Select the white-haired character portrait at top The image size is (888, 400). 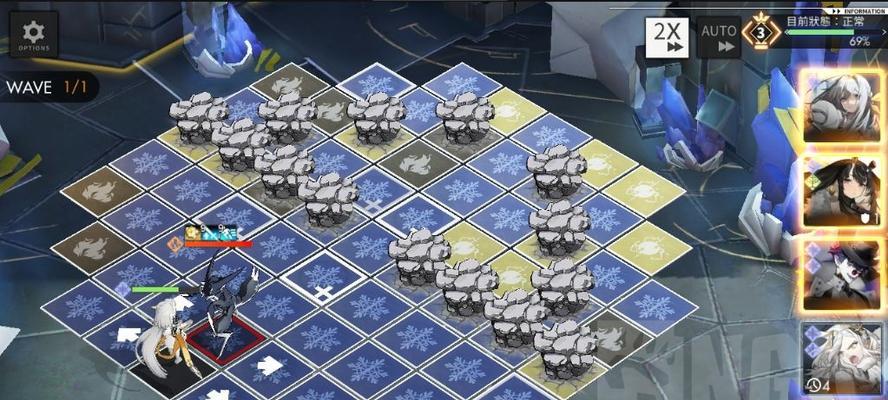tap(843, 105)
